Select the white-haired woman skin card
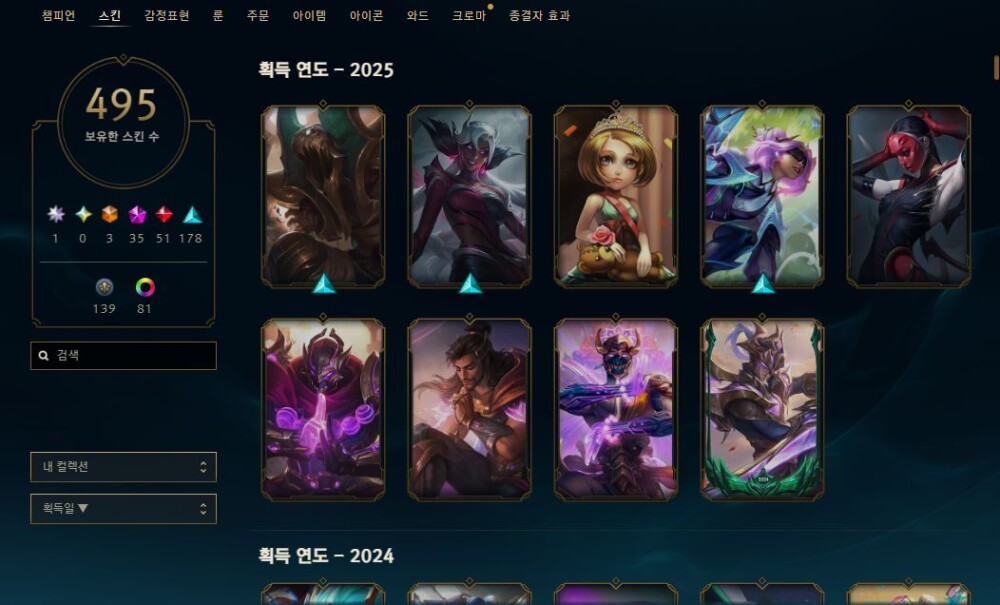 pos(470,196)
